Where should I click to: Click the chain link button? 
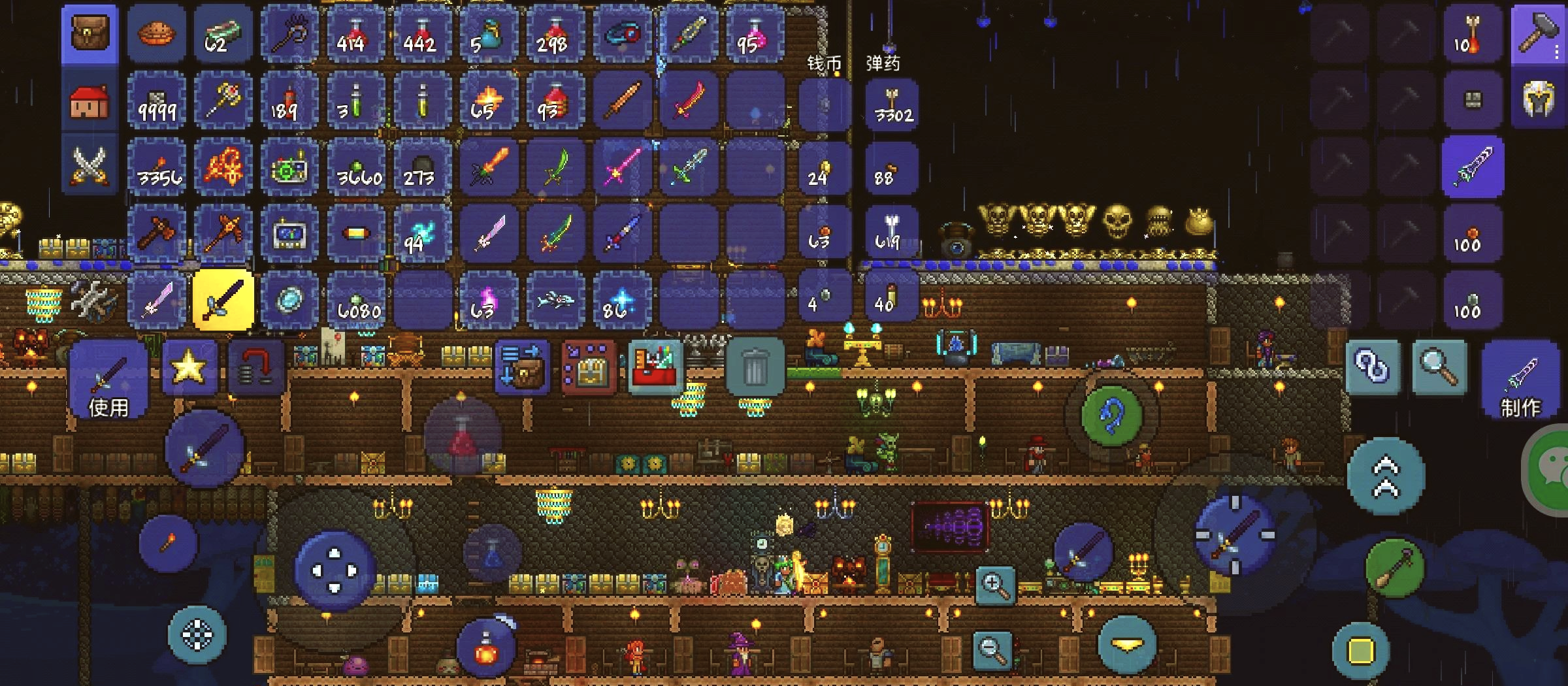tap(1372, 367)
